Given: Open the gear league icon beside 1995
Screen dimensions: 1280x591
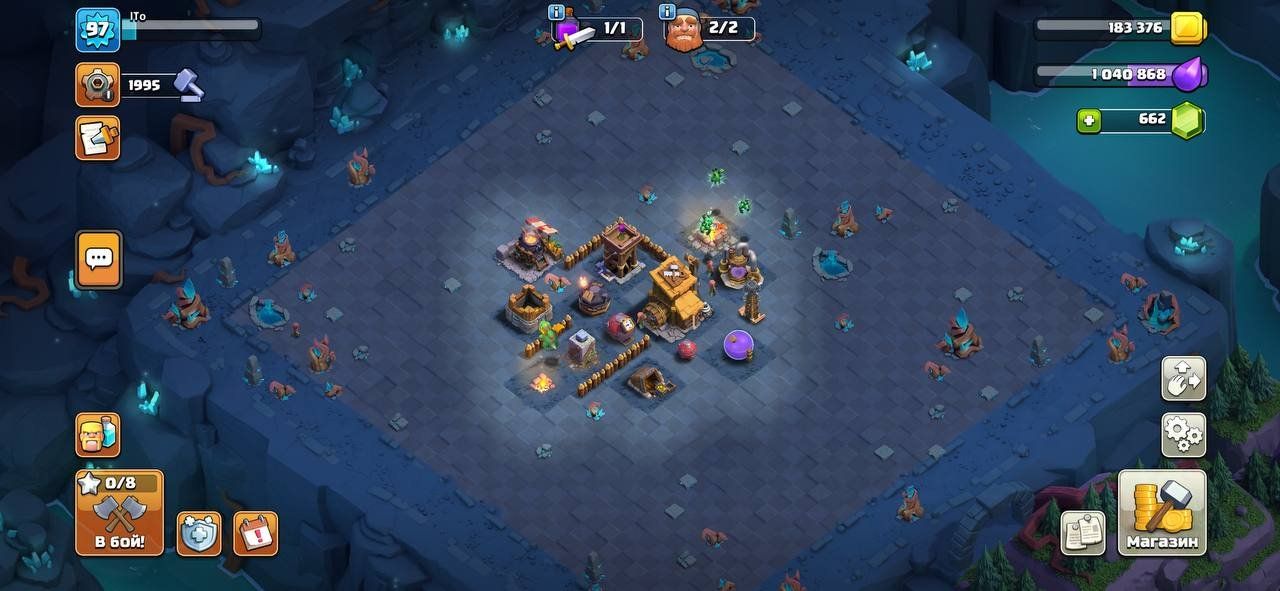Looking at the screenshot, I should (97, 85).
